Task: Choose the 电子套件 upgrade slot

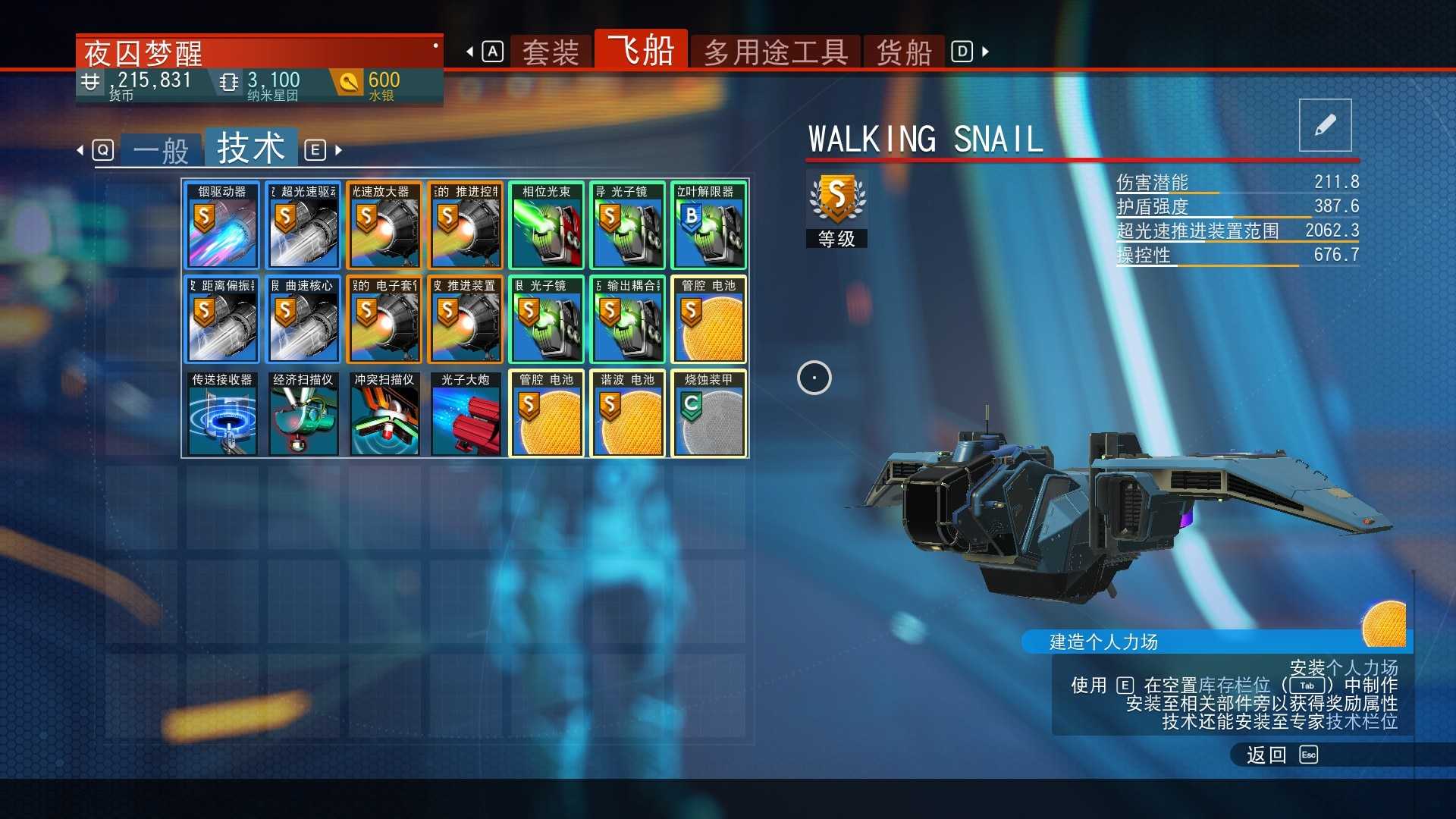Action: click(x=384, y=319)
